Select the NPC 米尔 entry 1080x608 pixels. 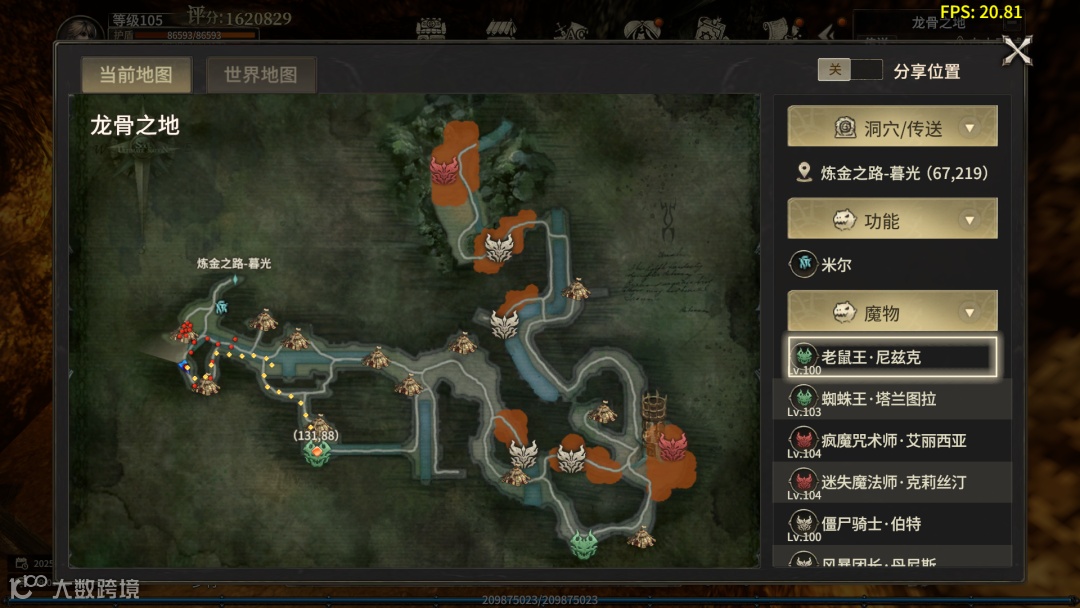click(x=835, y=265)
